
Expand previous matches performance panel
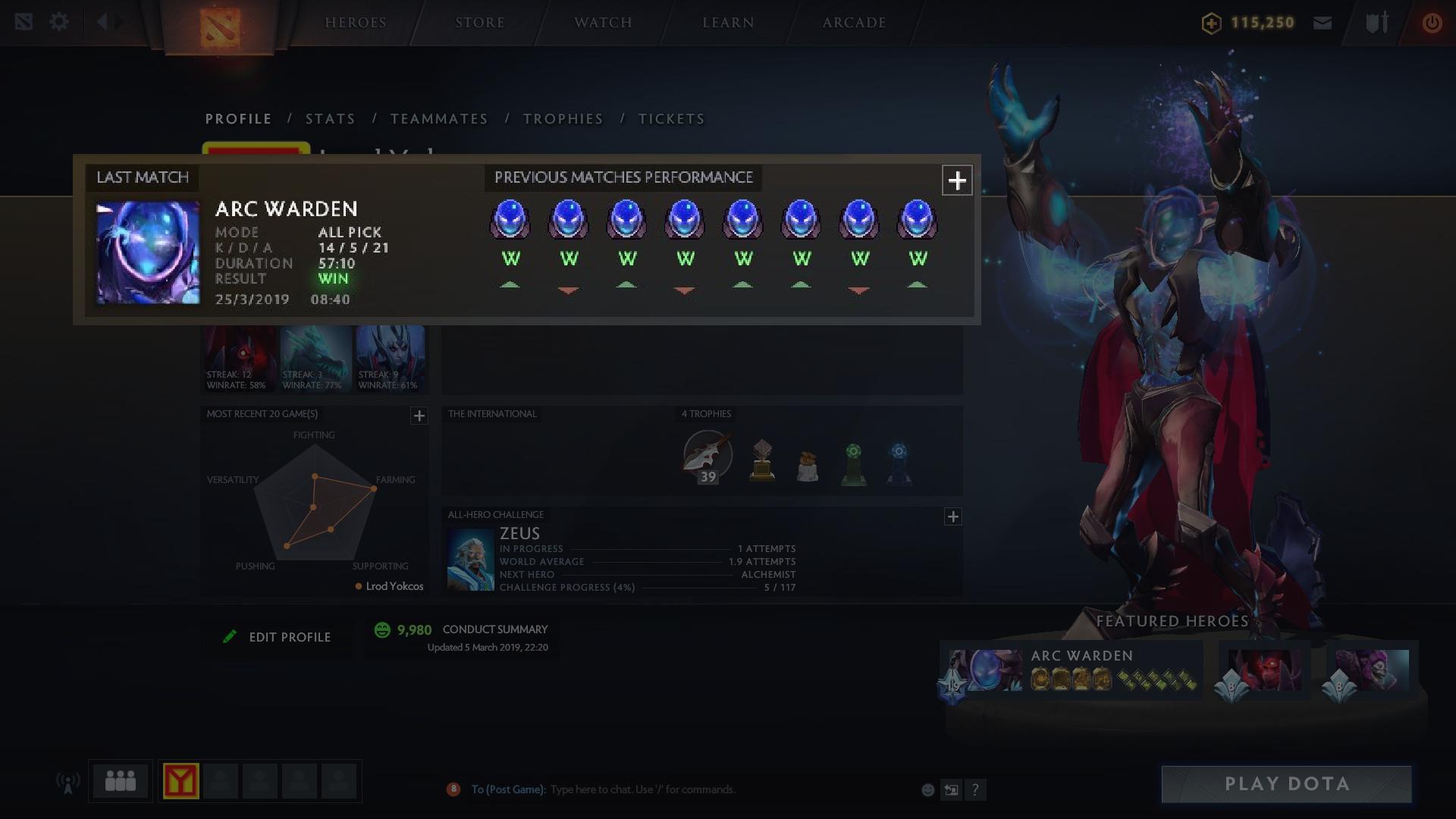tap(957, 180)
